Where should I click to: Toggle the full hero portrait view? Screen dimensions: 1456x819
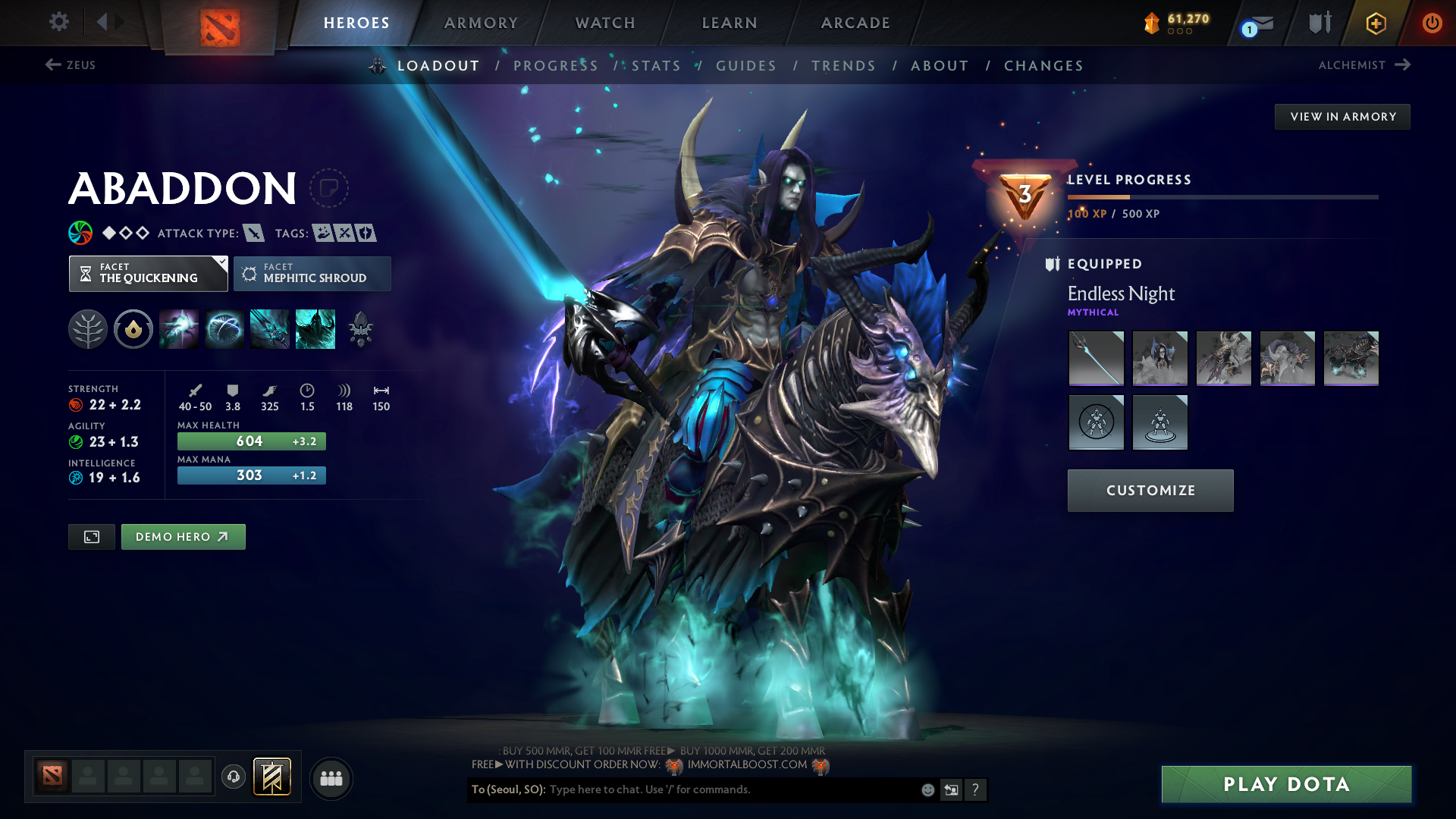[91, 536]
